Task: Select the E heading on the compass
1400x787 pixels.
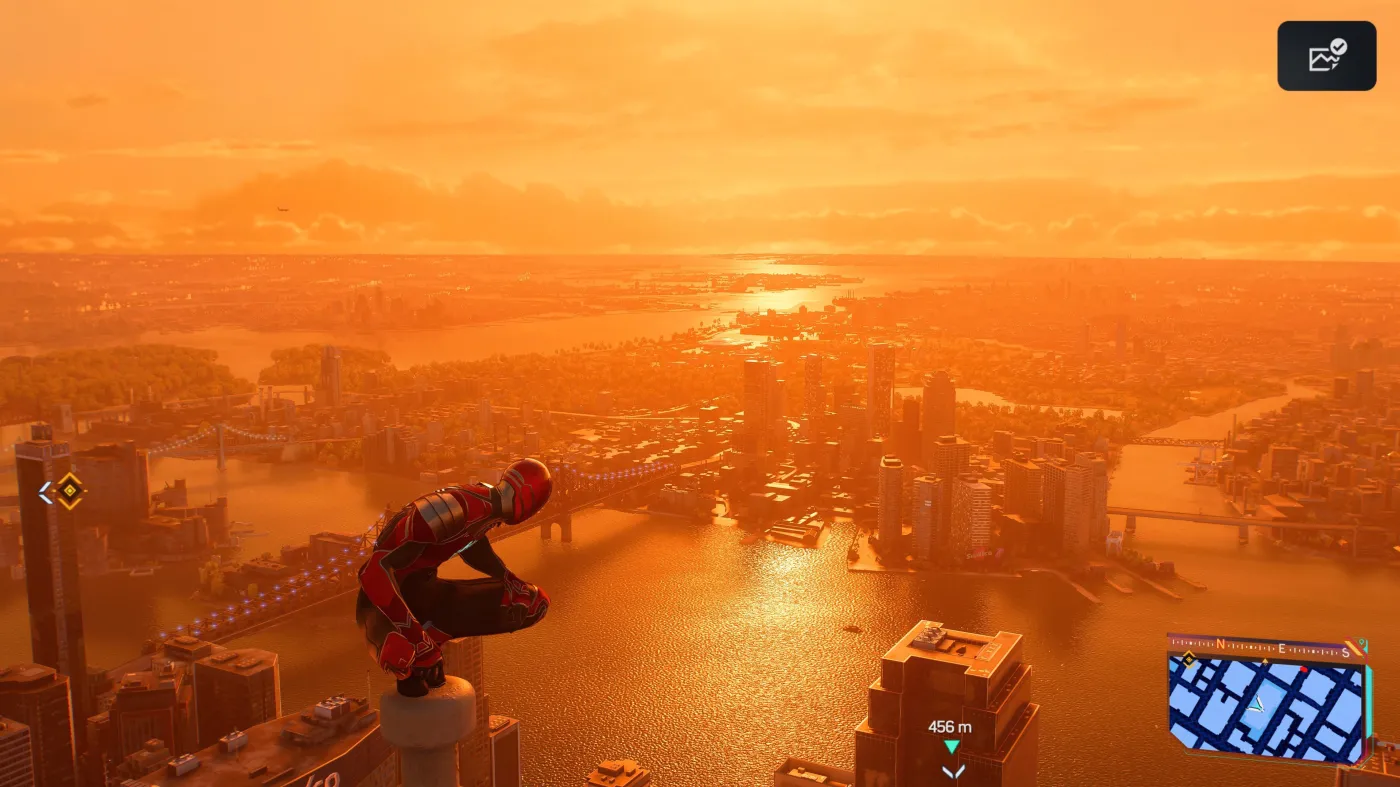Action: (x=1282, y=648)
